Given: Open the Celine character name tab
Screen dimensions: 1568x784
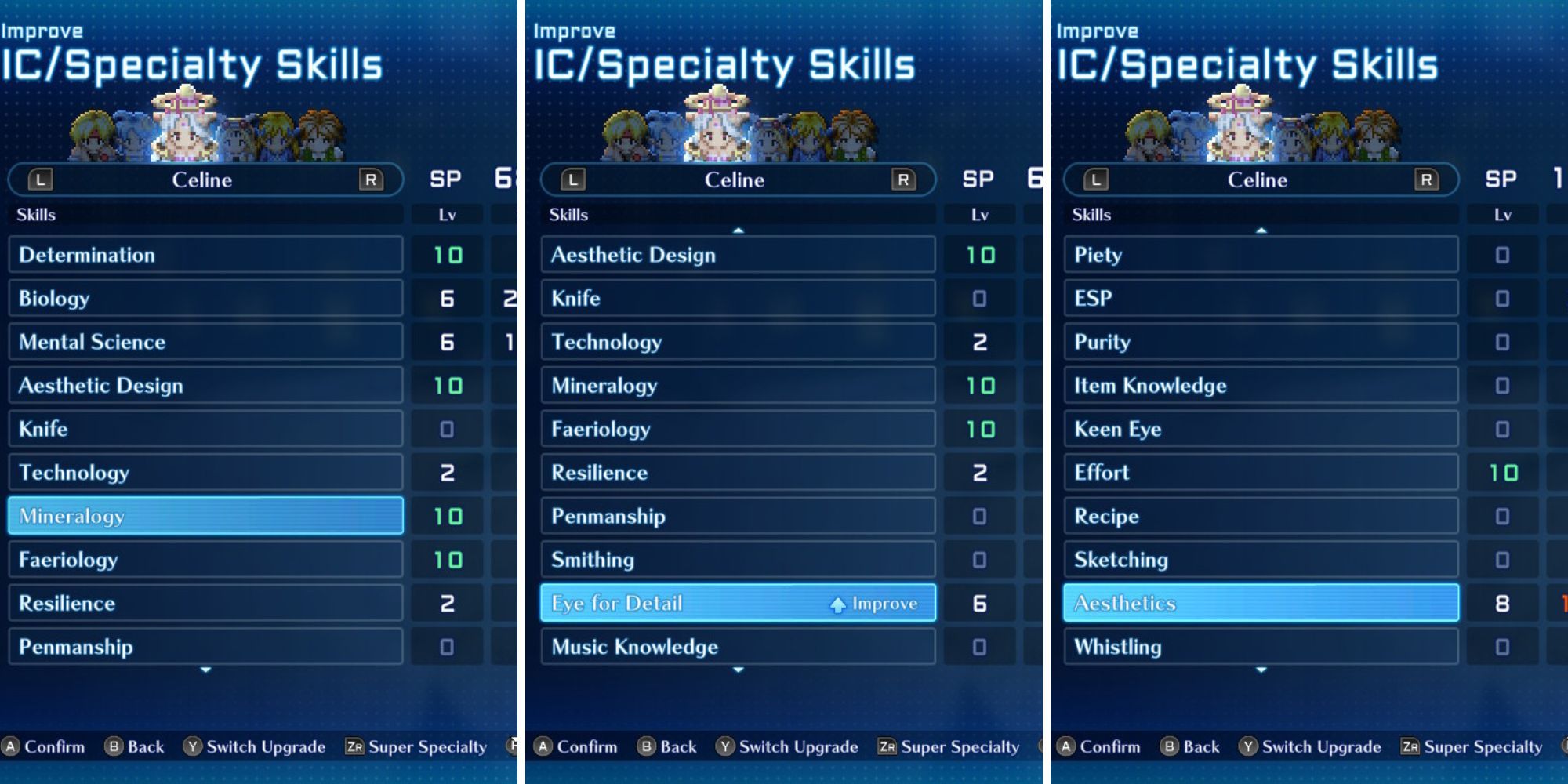Looking at the screenshot, I should click(x=204, y=180).
